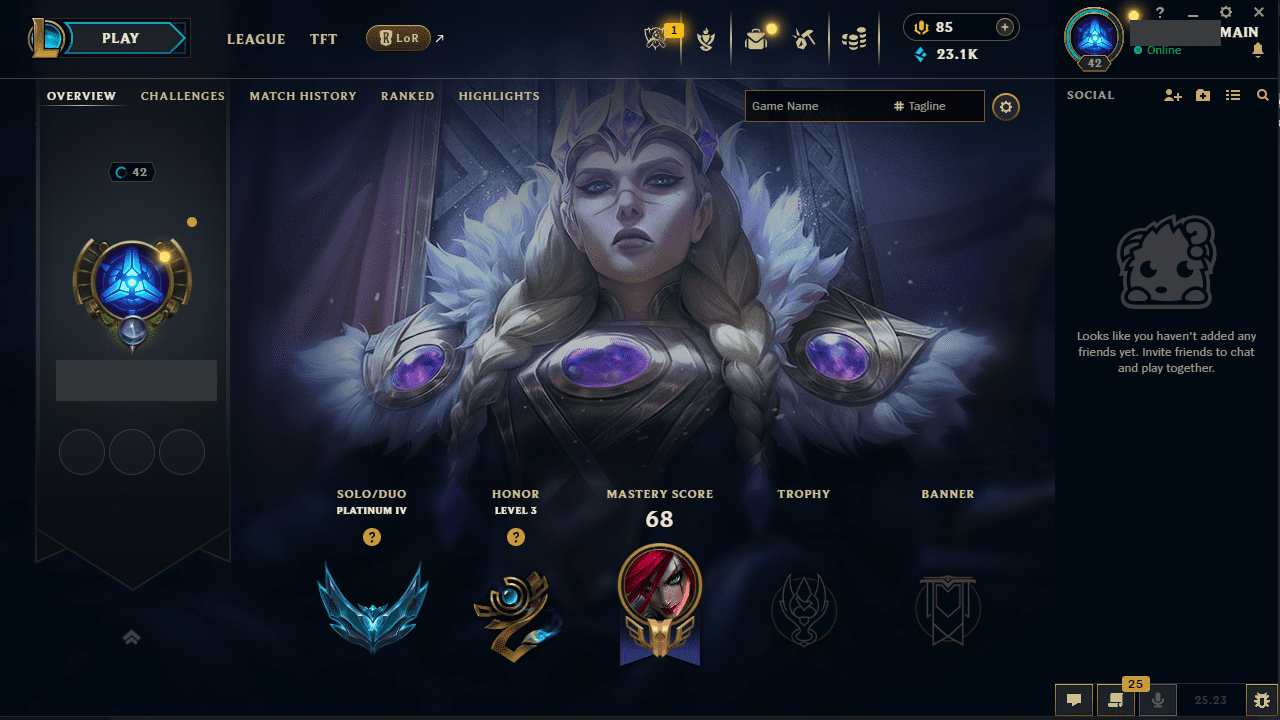Add RP with the plus control
Screen dimensions: 1280x720
tap(1004, 27)
